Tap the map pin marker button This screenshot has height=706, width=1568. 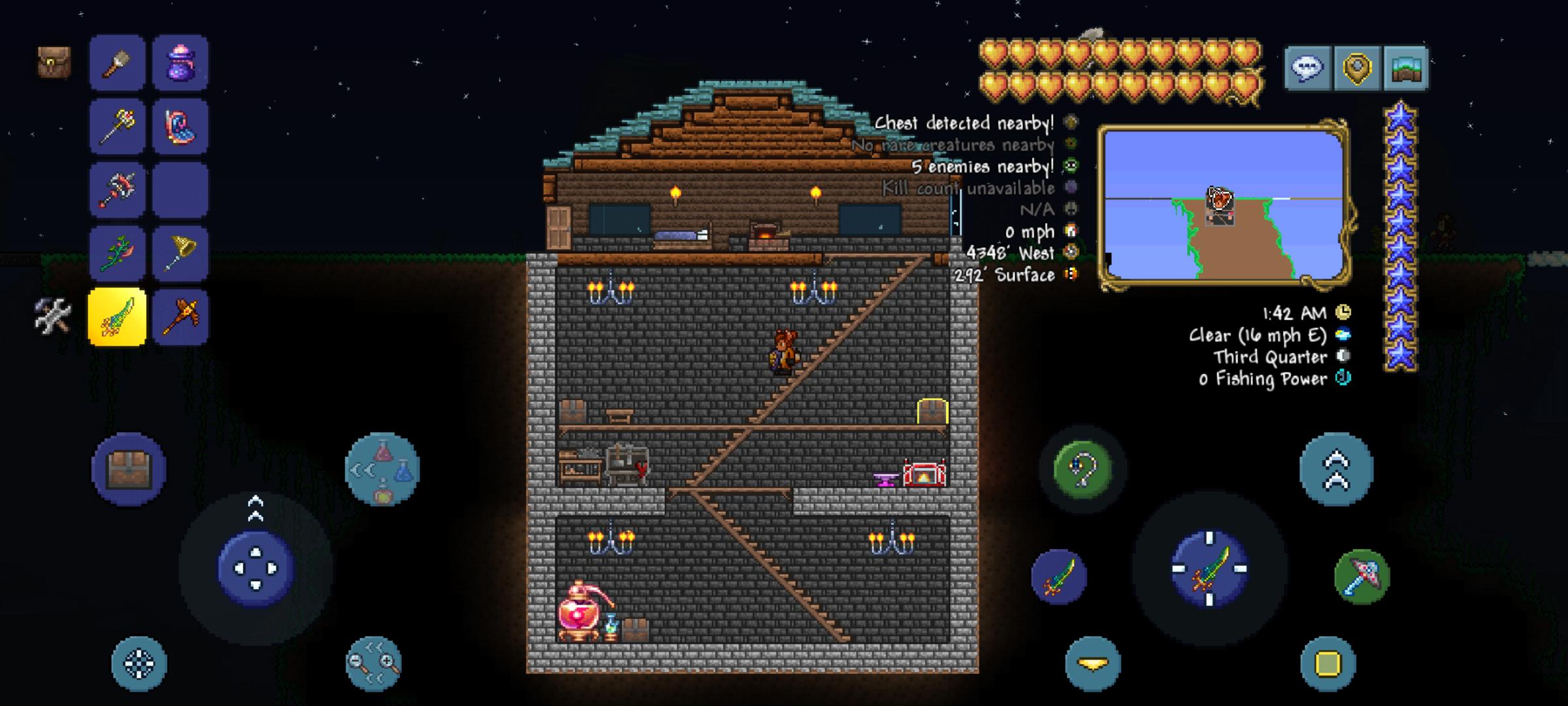point(1357,67)
